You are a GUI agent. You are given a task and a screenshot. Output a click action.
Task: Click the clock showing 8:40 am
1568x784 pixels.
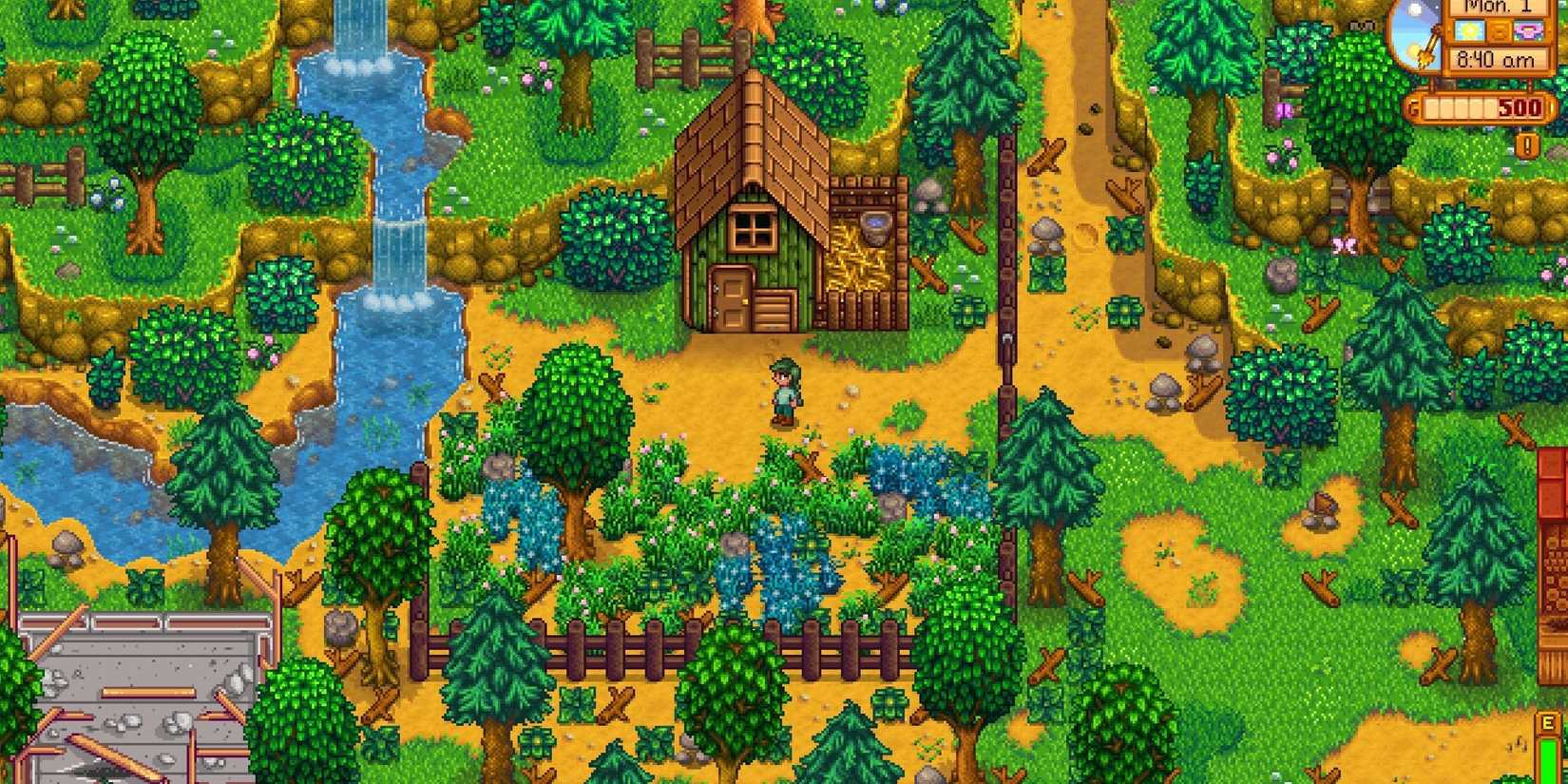tap(1496, 59)
